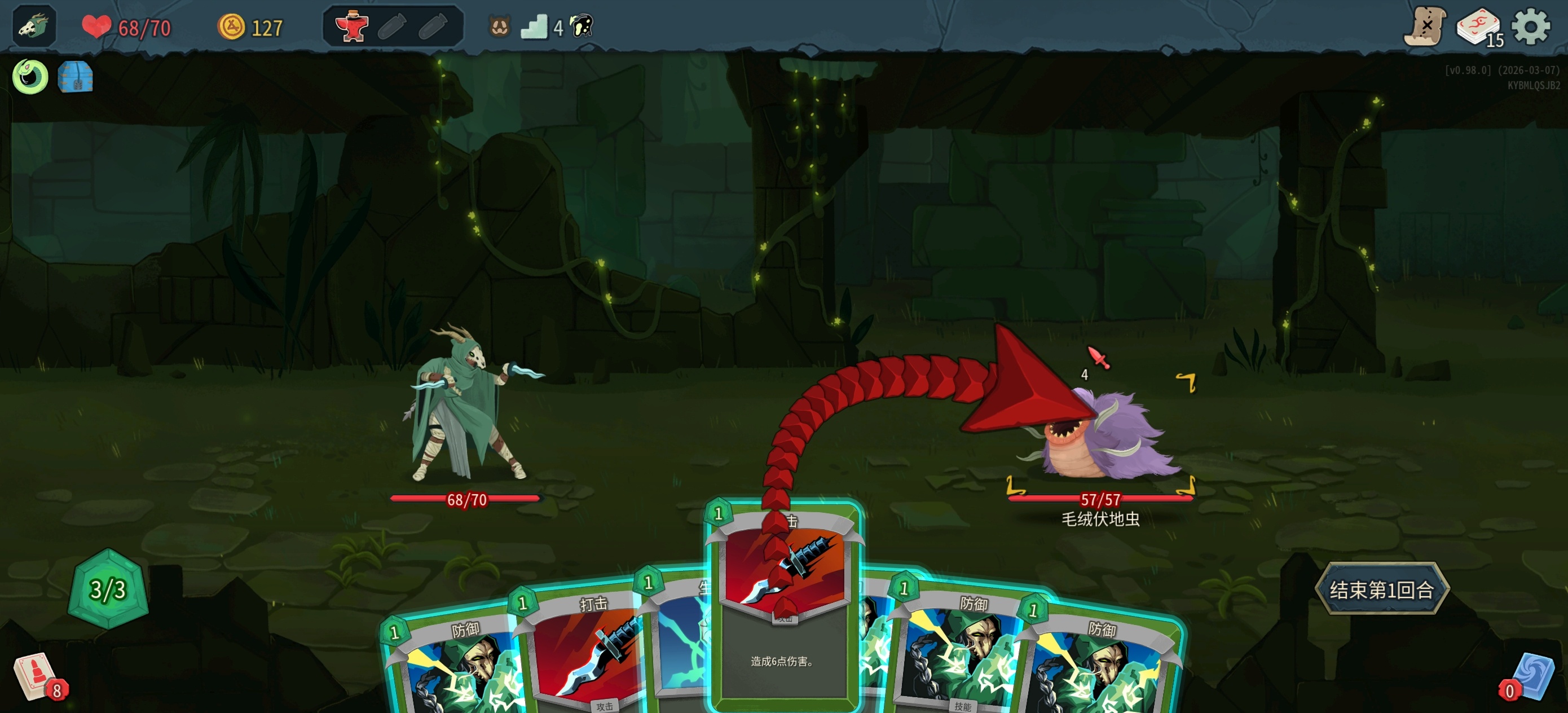Click the character portrait icon in top bar
Viewport: 1568px width, 713px height.
(x=34, y=27)
